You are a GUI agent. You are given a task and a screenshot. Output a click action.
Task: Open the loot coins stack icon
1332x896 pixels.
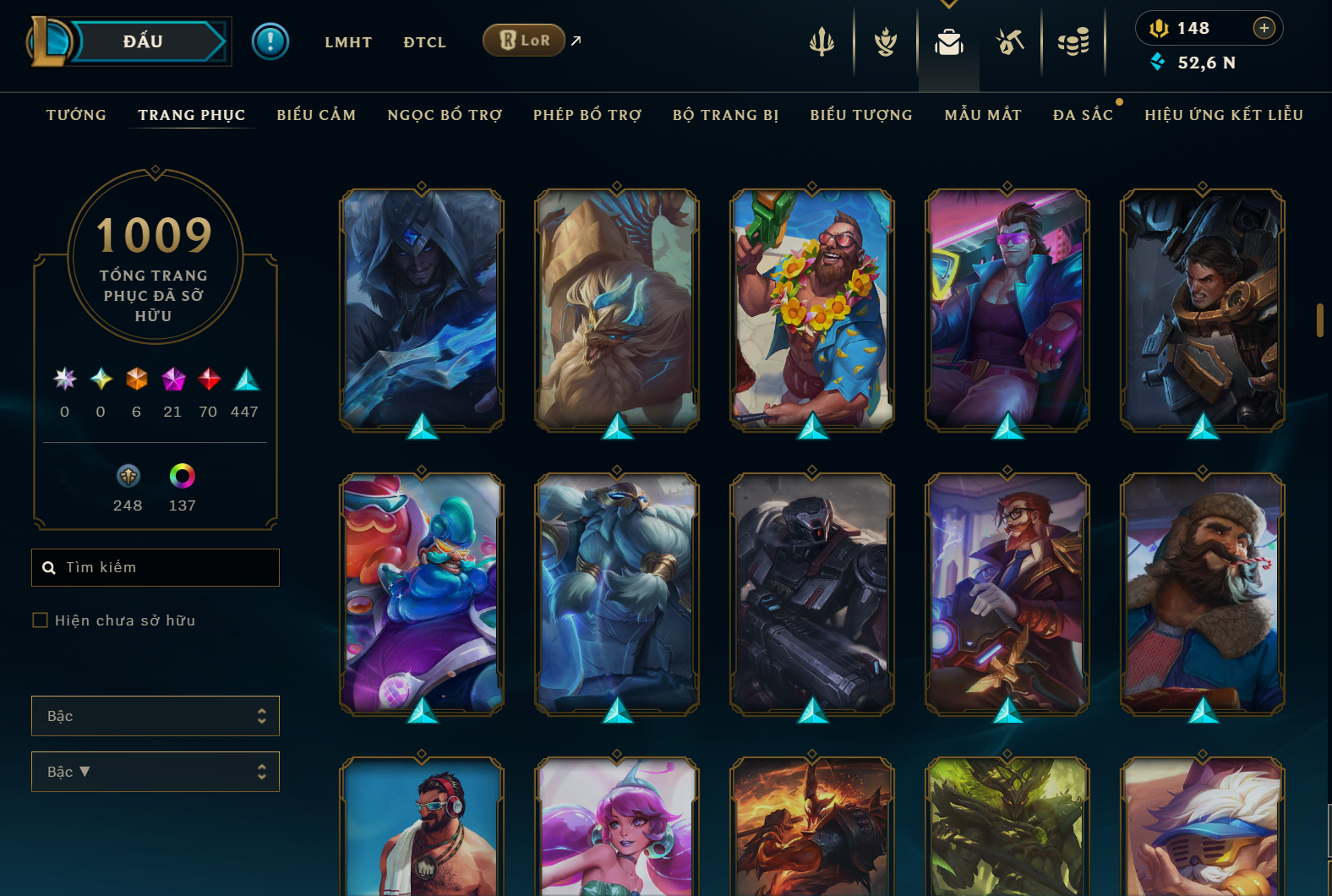point(1073,41)
